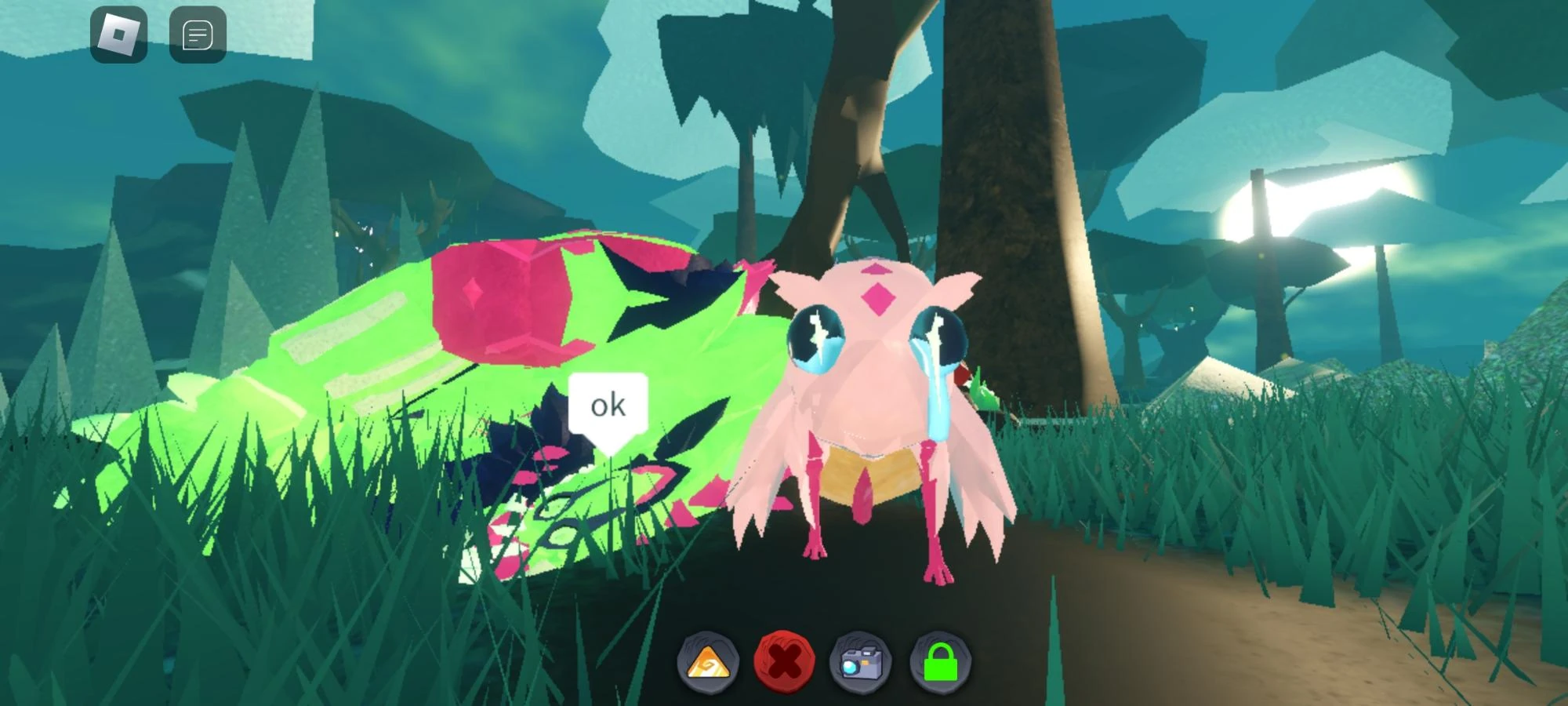
Task: Expand the chat window from the speech icon
Action: [198, 35]
